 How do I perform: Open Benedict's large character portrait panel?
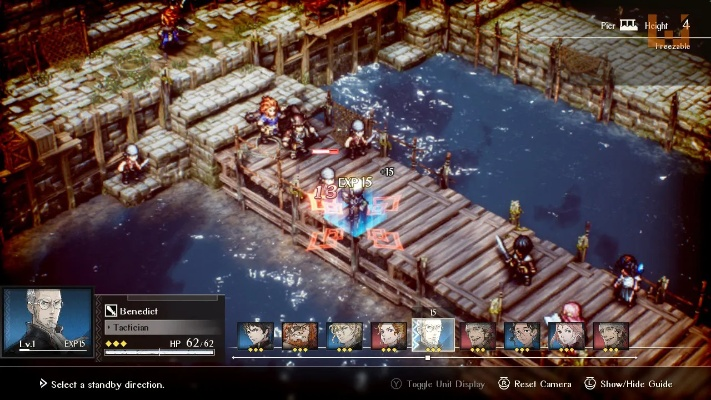pyautogui.click(x=47, y=320)
